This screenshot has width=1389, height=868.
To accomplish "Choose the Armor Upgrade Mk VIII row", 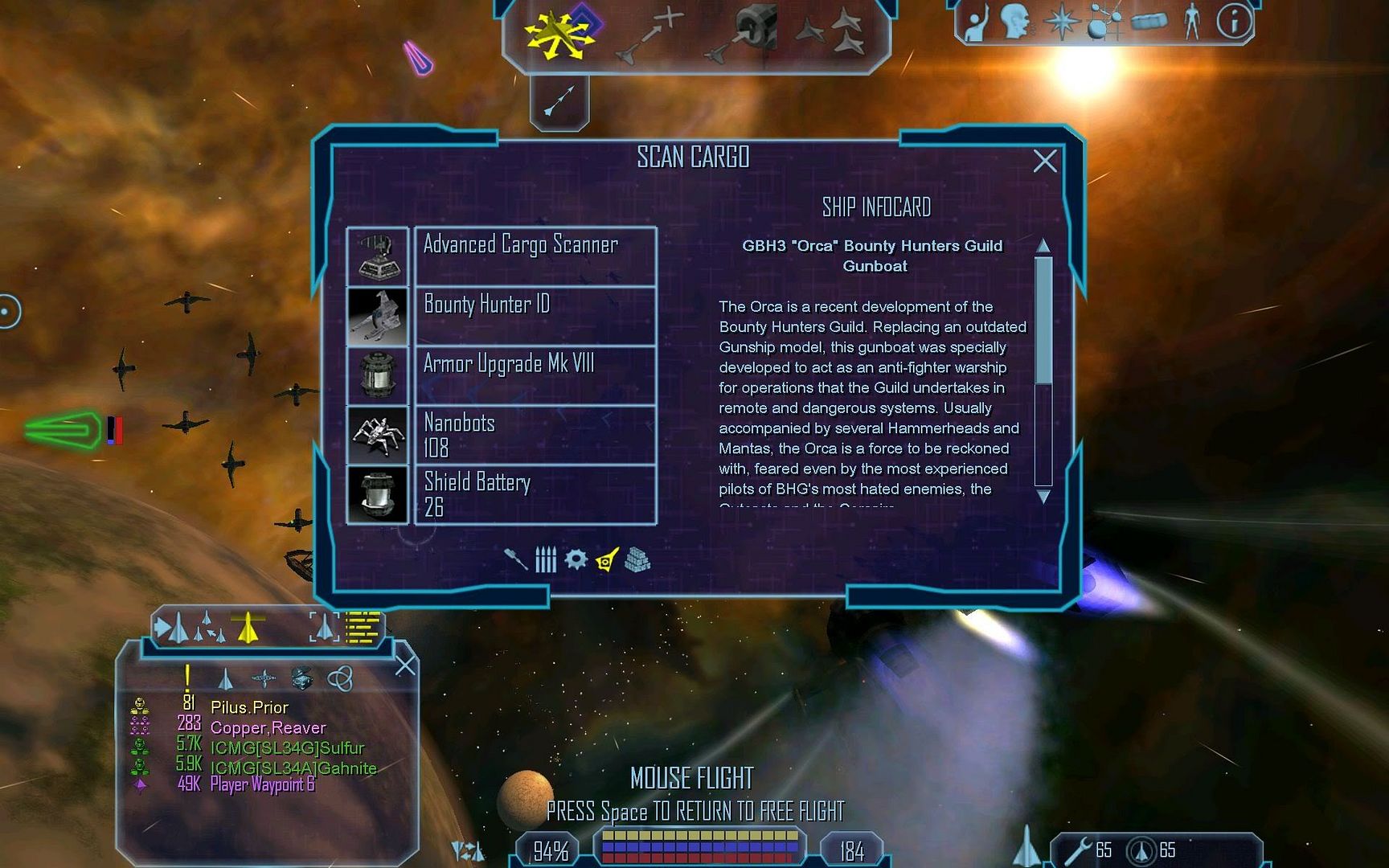I will 534,375.
